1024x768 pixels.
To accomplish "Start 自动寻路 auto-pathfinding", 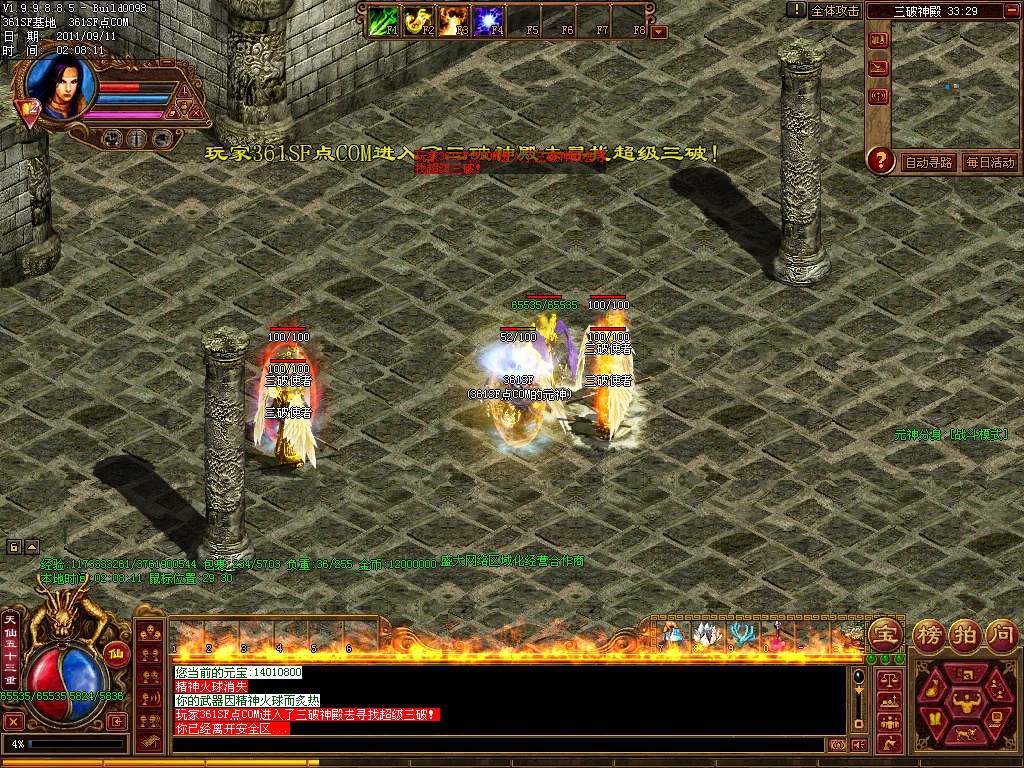I will 929,162.
